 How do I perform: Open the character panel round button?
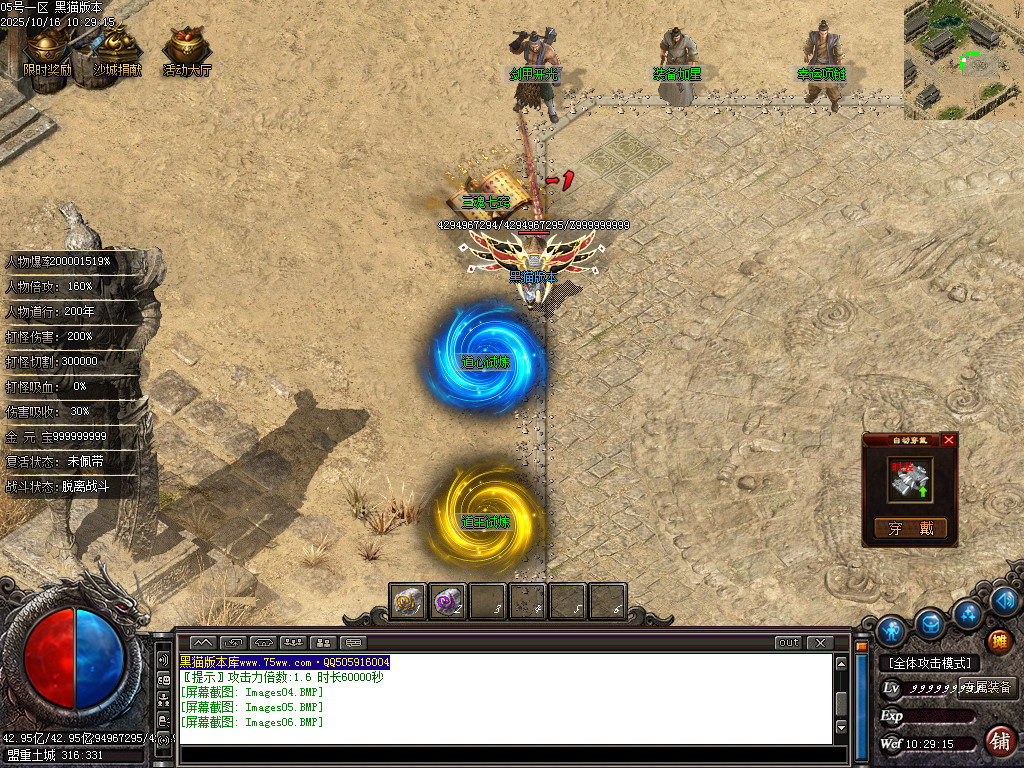892,631
